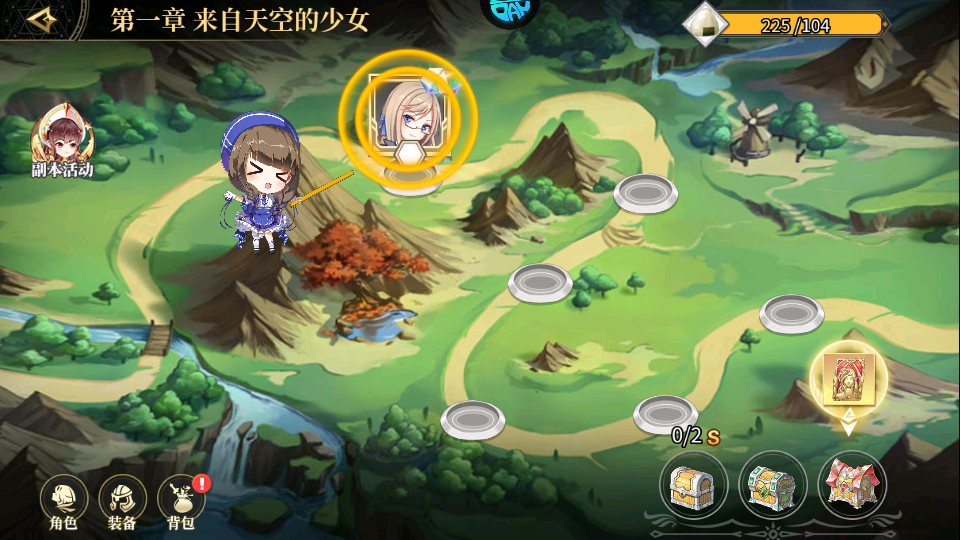Click the round DAY badge at top
The width and height of the screenshot is (960, 540).
point(510,10)
